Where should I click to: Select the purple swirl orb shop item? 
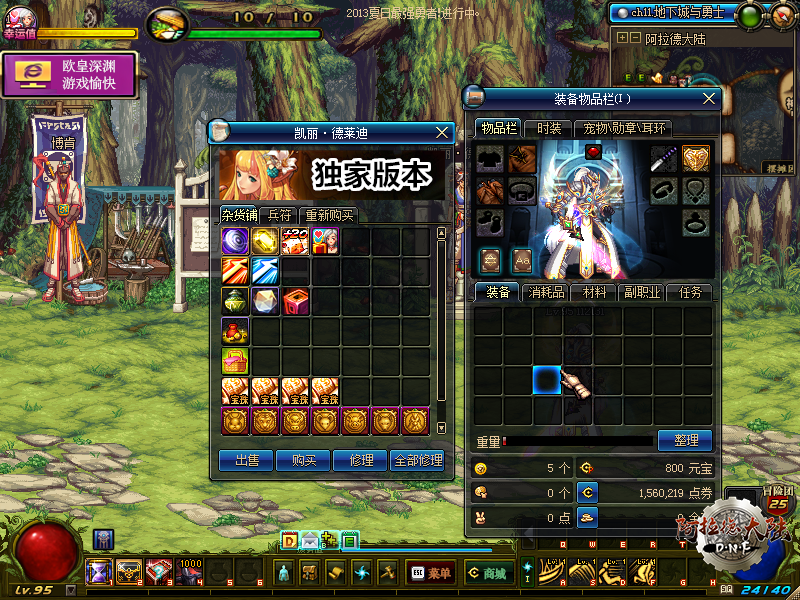(235, 241)
